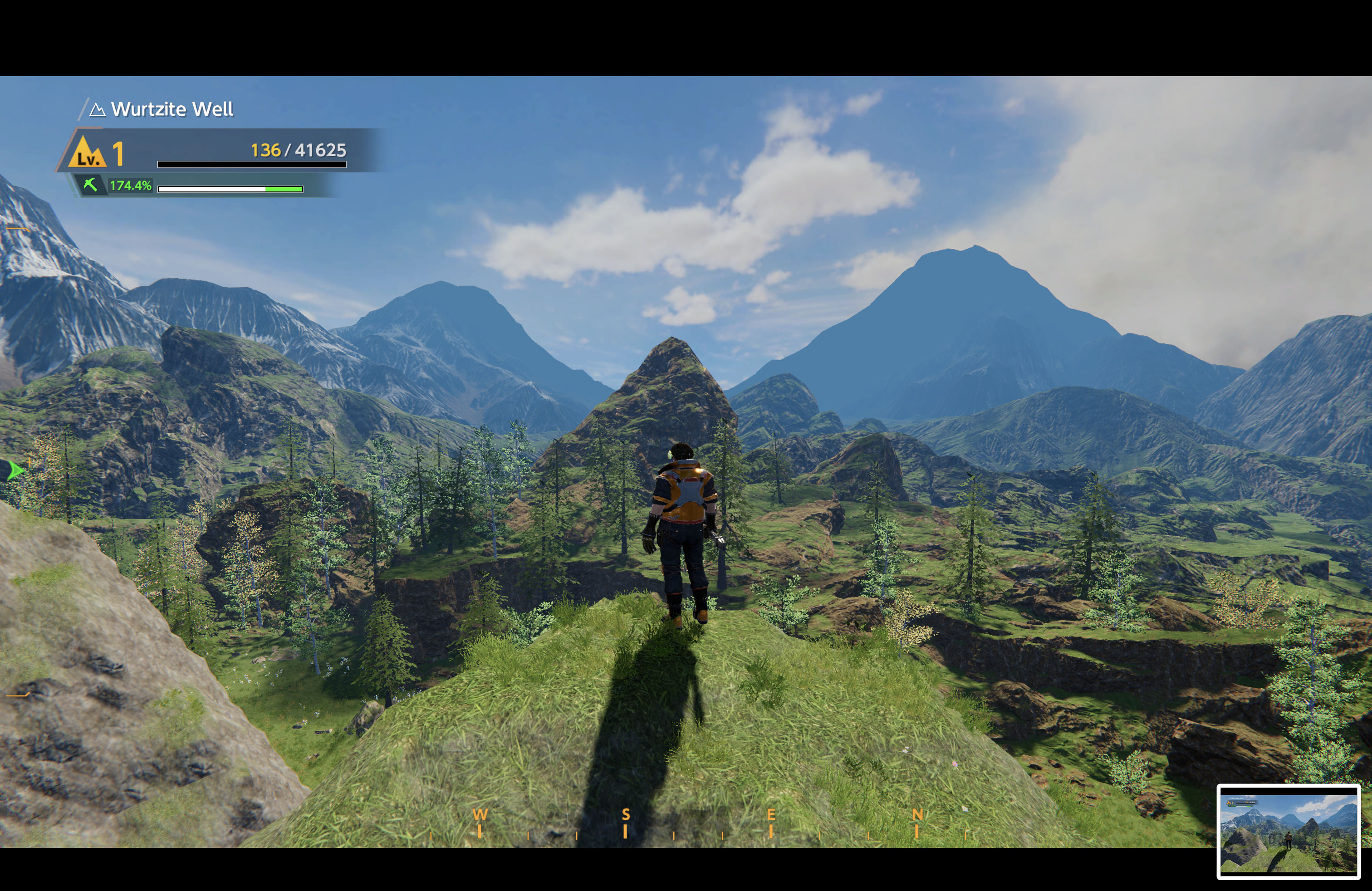Click the compass W heading marker

(480, 814)
